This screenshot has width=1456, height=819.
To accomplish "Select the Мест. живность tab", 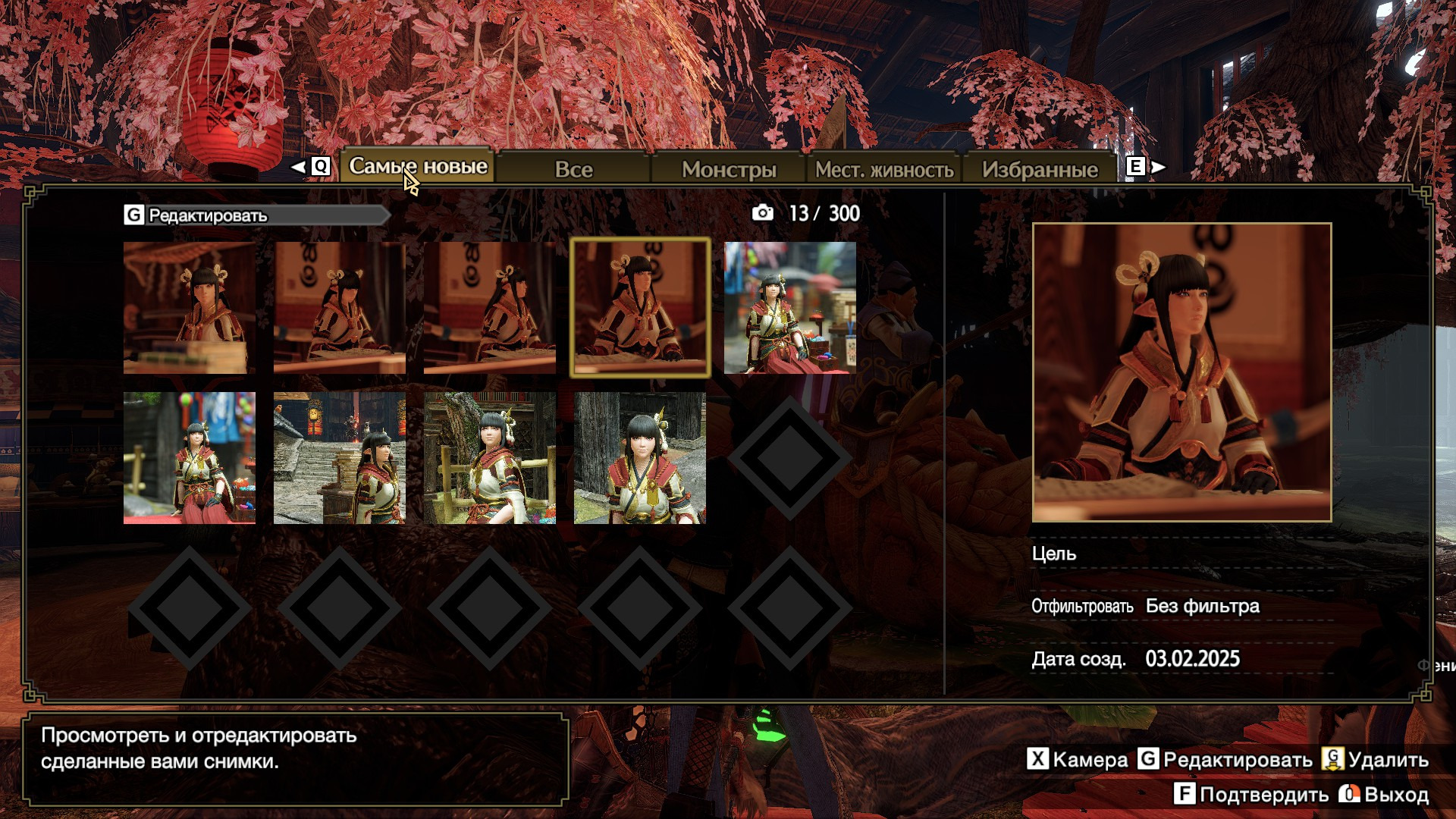I will [884, 169].
